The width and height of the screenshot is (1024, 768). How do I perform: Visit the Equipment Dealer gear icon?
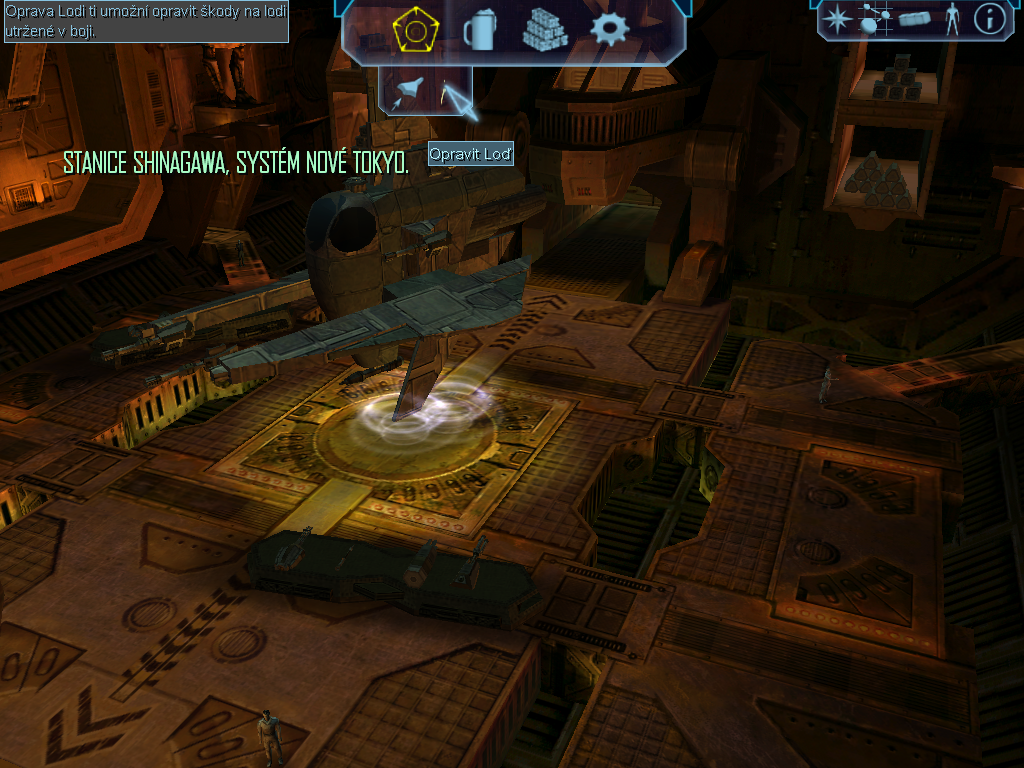tap(608, 30)
